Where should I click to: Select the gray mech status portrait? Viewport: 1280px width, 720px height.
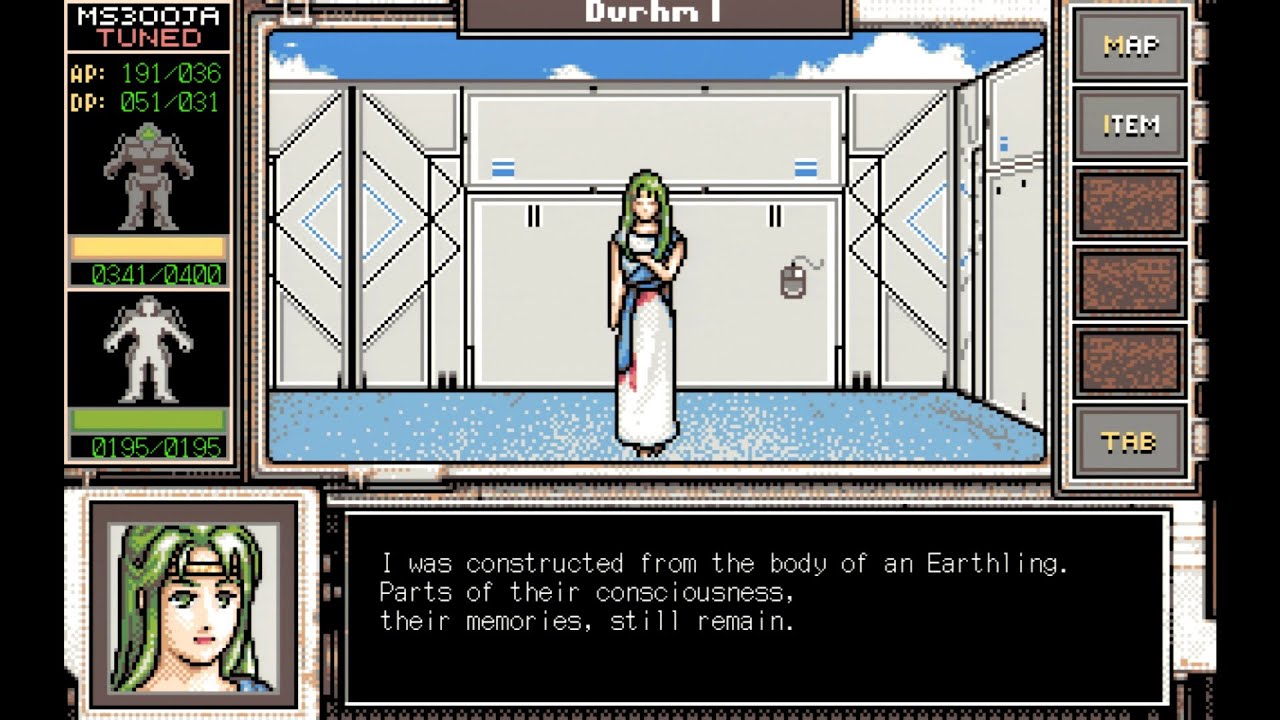[x=148, y=178]
